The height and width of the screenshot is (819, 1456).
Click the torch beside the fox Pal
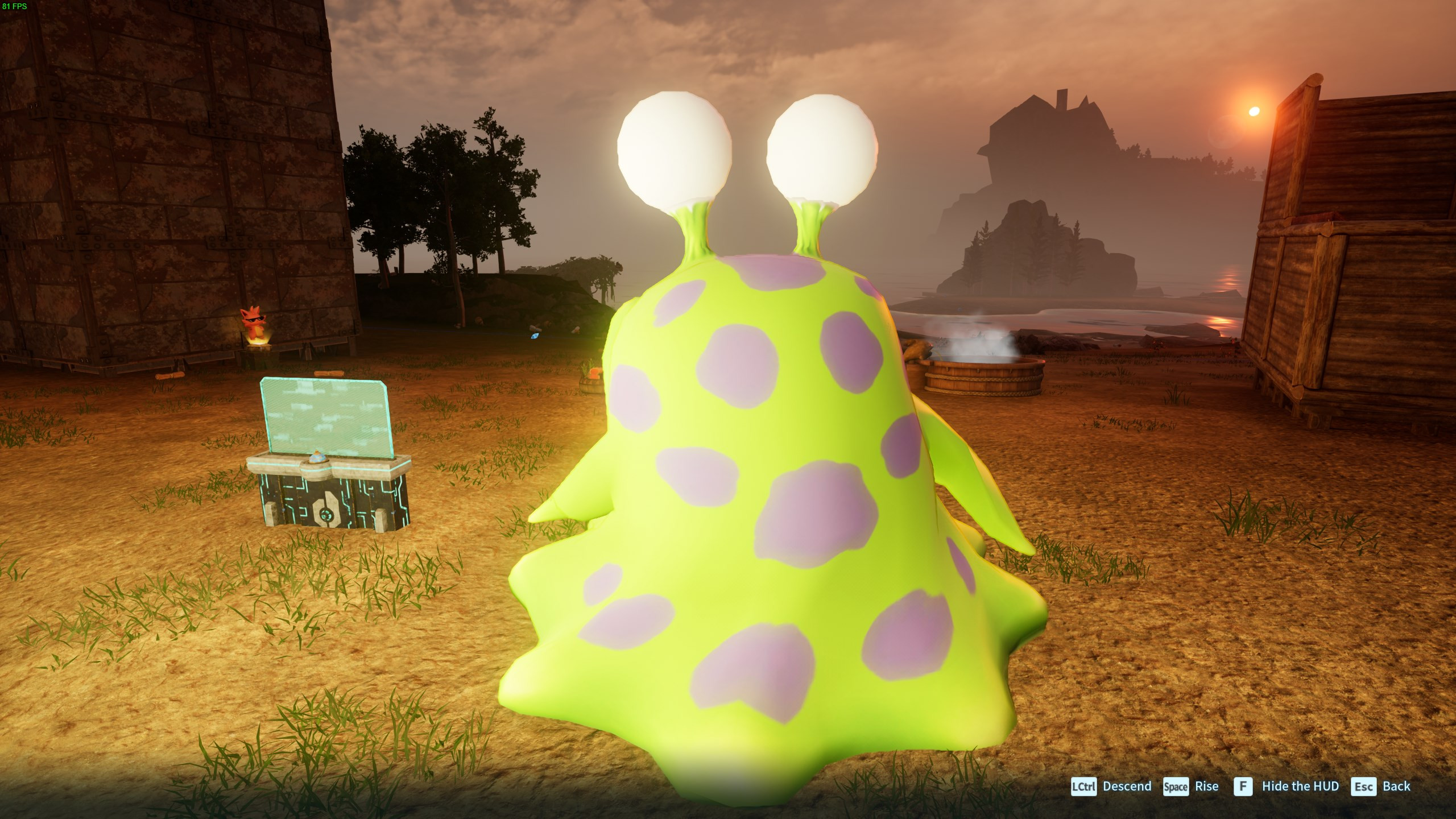coord(259,344)
